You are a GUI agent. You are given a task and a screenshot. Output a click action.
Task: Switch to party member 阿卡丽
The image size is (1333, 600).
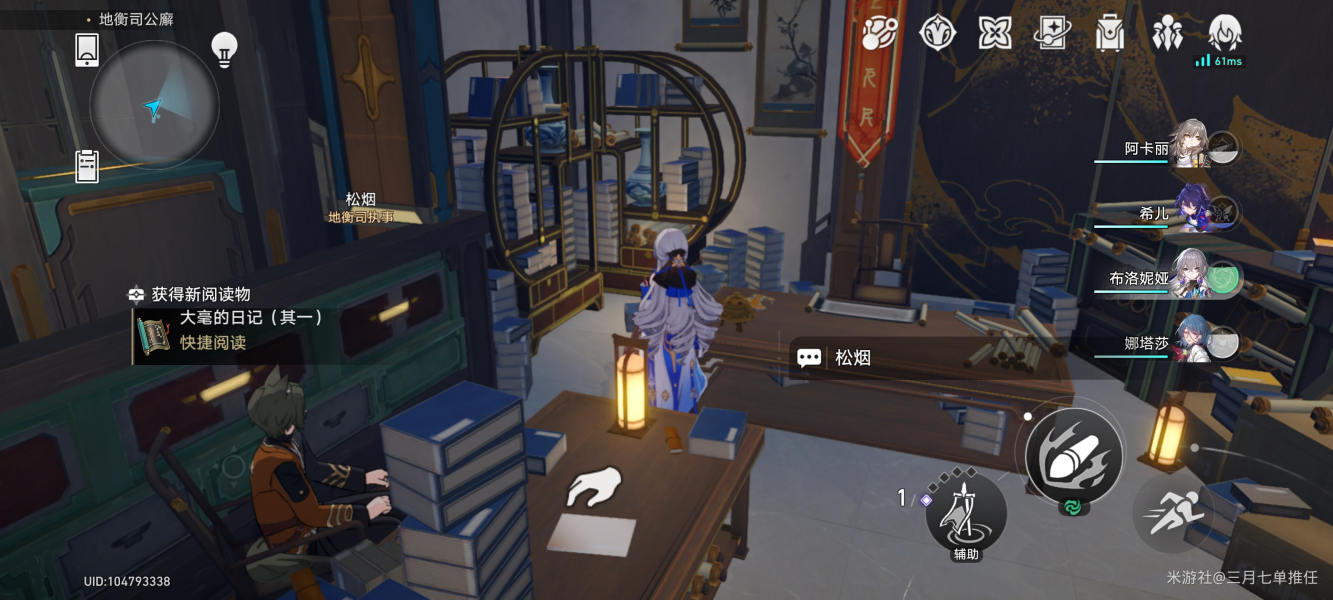point(1190,148)
